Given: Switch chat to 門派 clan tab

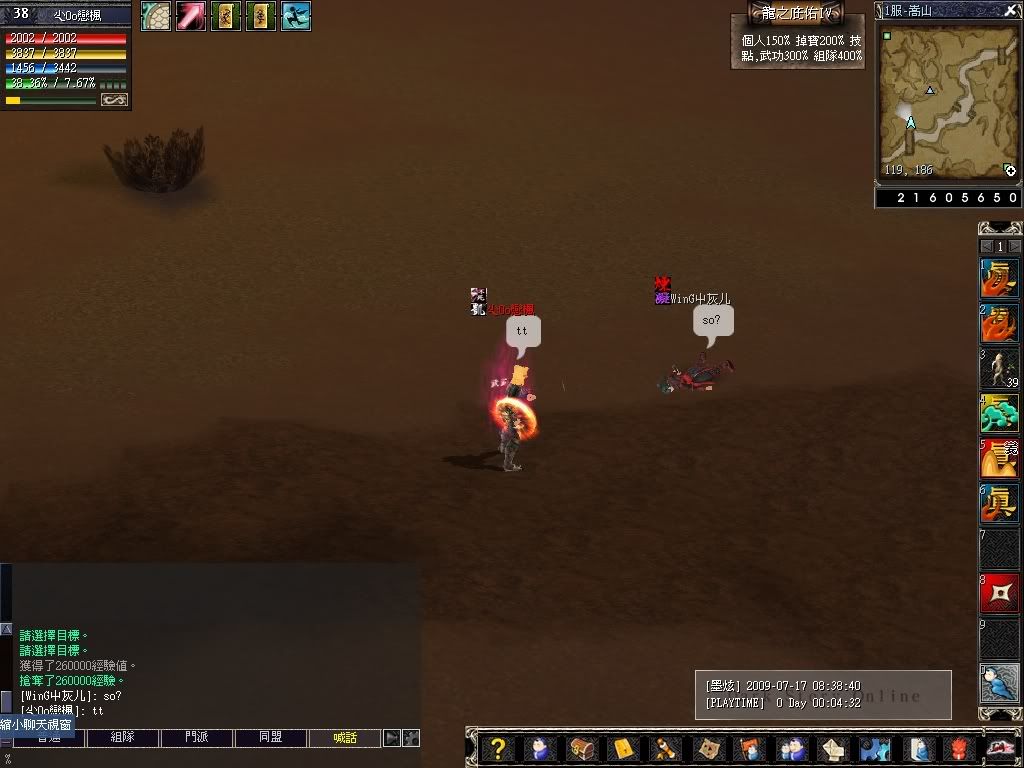Looking at the screenshot, I should pos(197,738).
